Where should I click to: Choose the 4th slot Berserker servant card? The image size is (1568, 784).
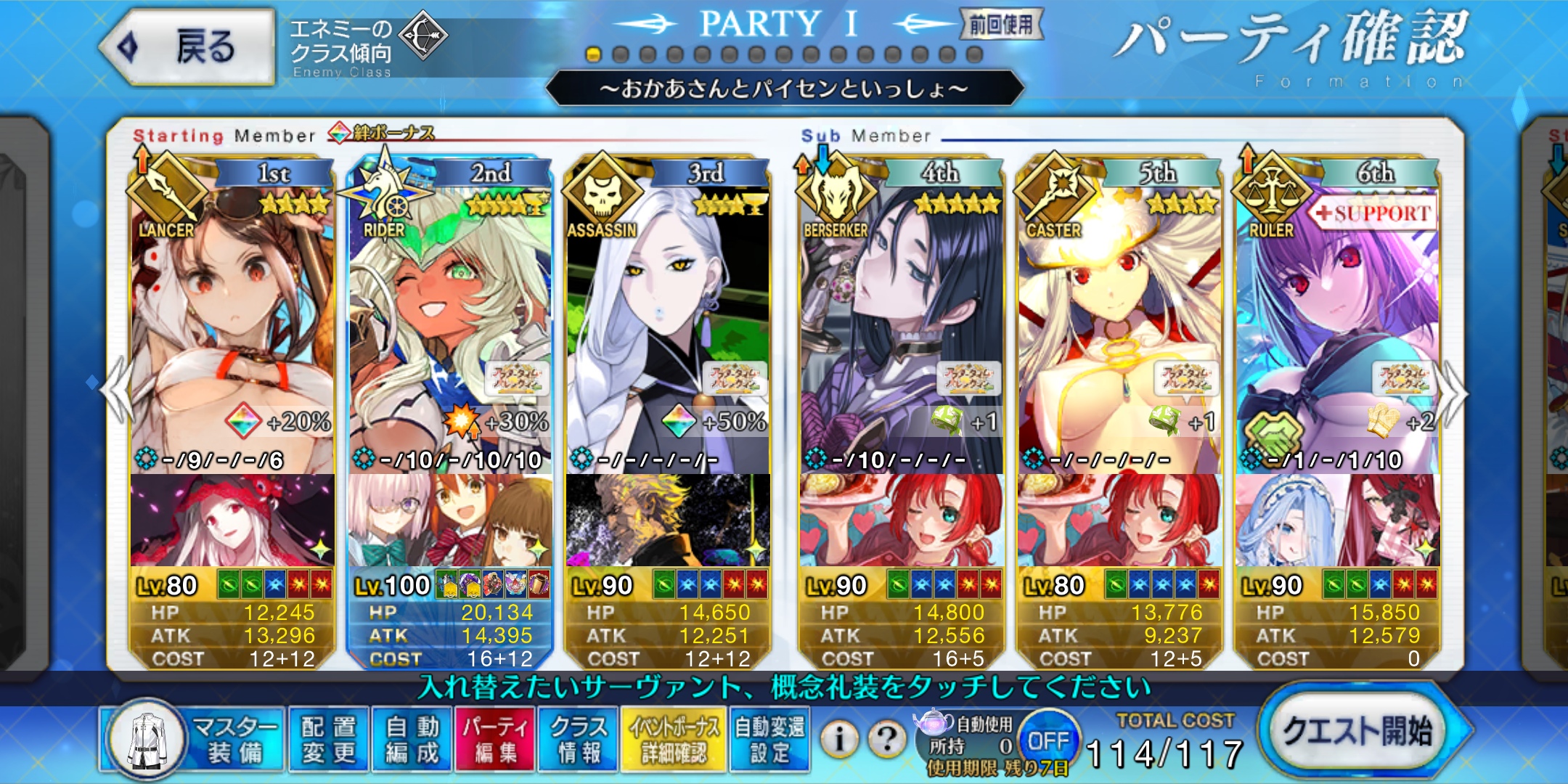pos(902,327)
